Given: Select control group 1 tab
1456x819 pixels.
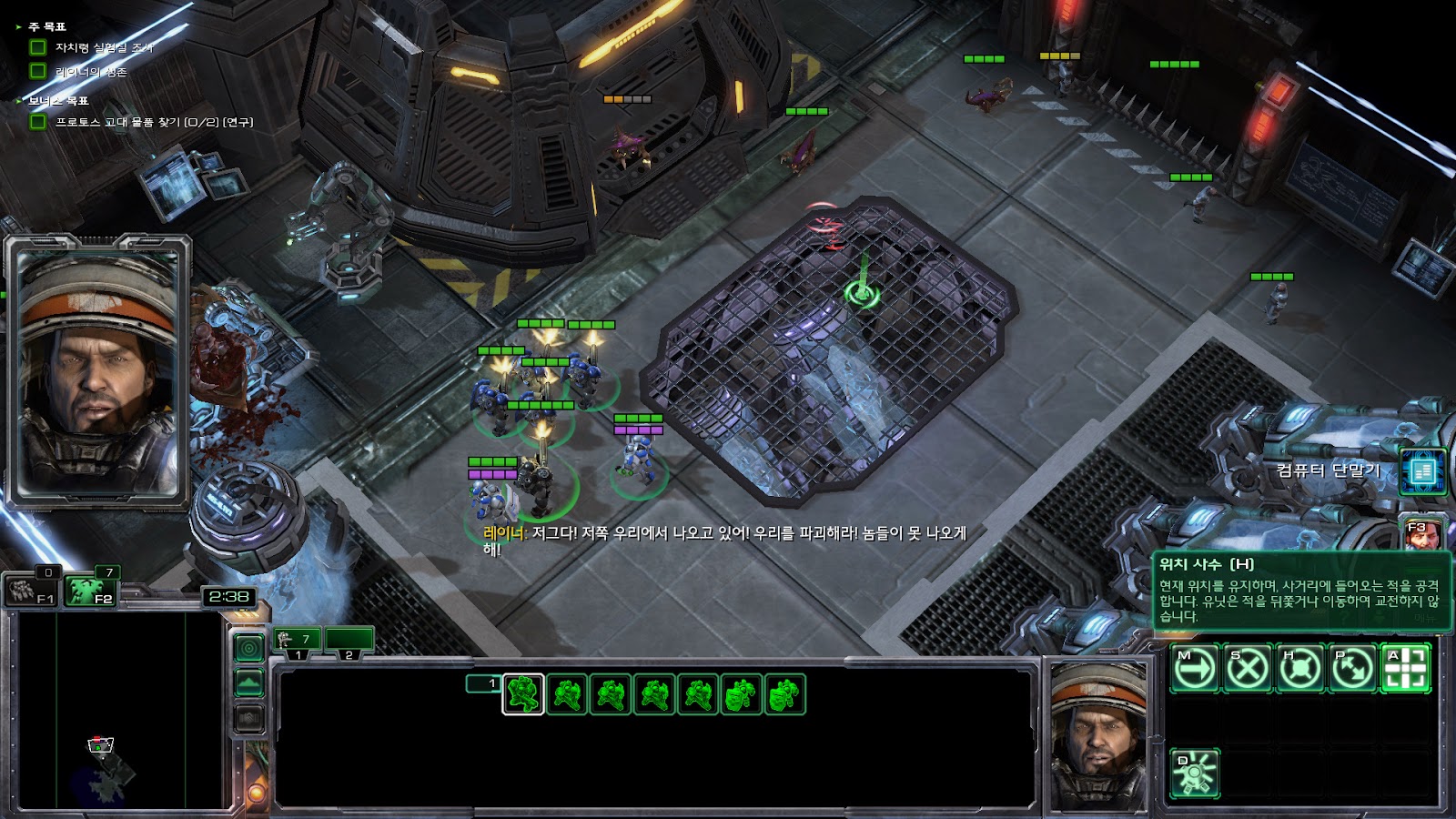Looking at the screenshot, I should point(297,641).
